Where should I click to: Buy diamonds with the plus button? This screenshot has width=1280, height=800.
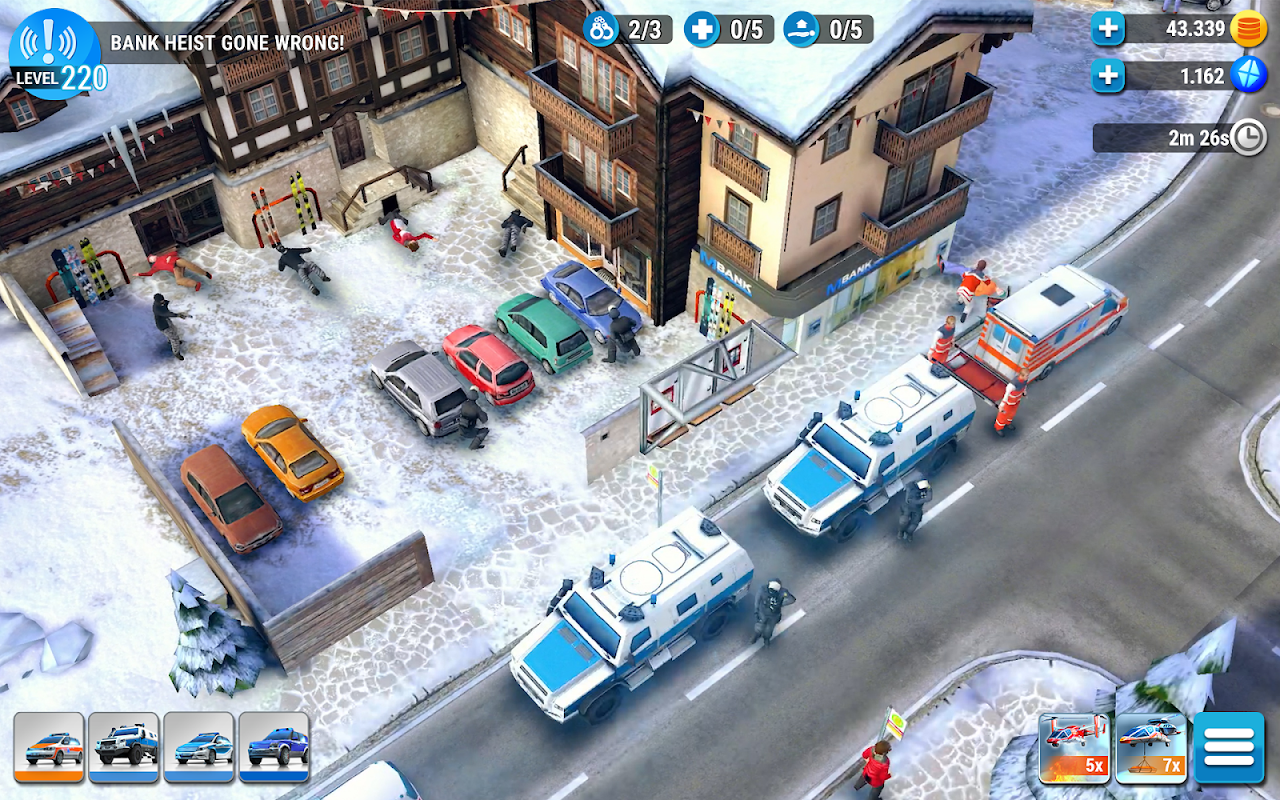[1107, 75]
